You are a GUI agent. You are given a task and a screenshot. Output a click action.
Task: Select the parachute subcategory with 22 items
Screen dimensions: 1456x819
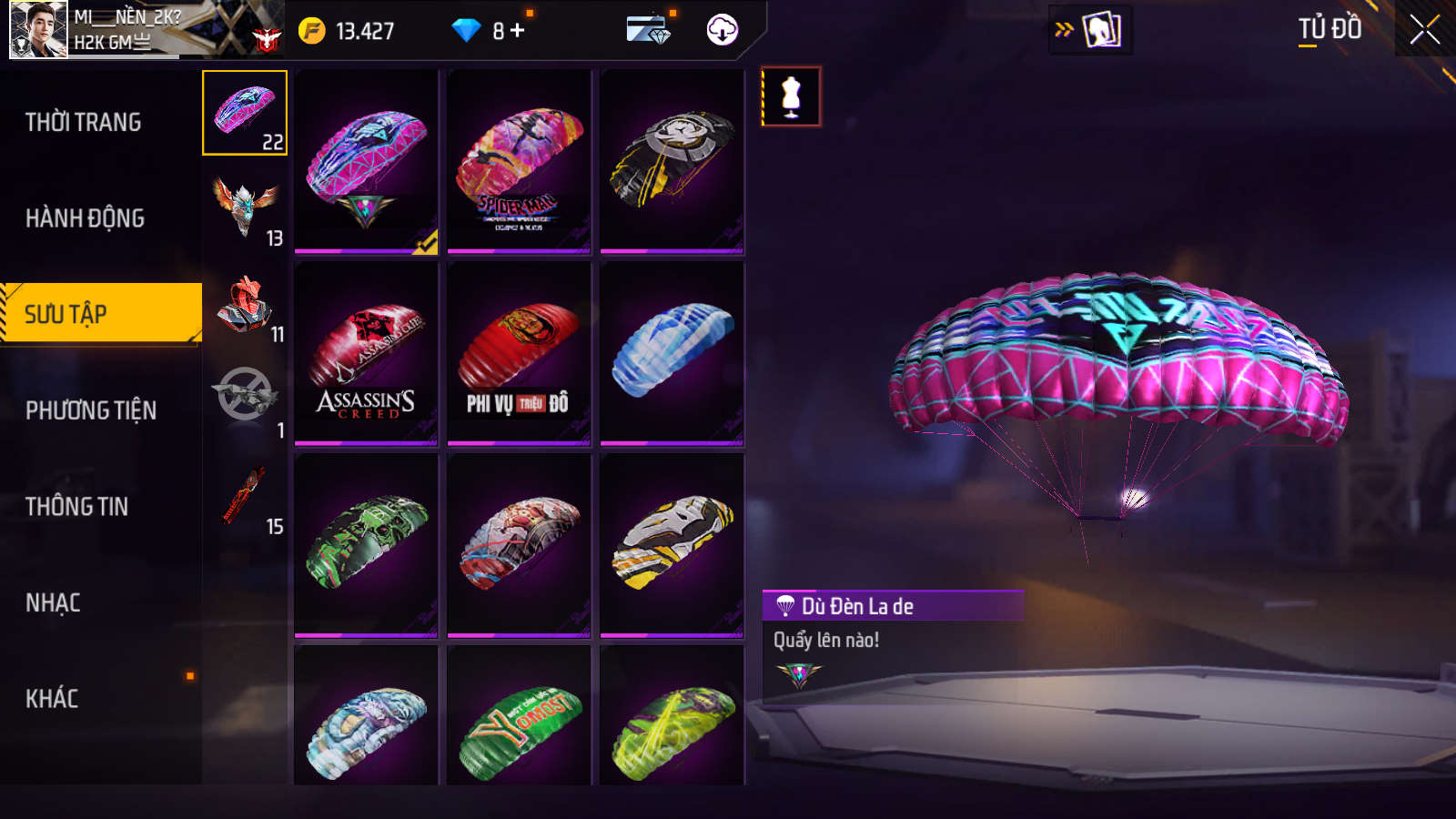245,113
